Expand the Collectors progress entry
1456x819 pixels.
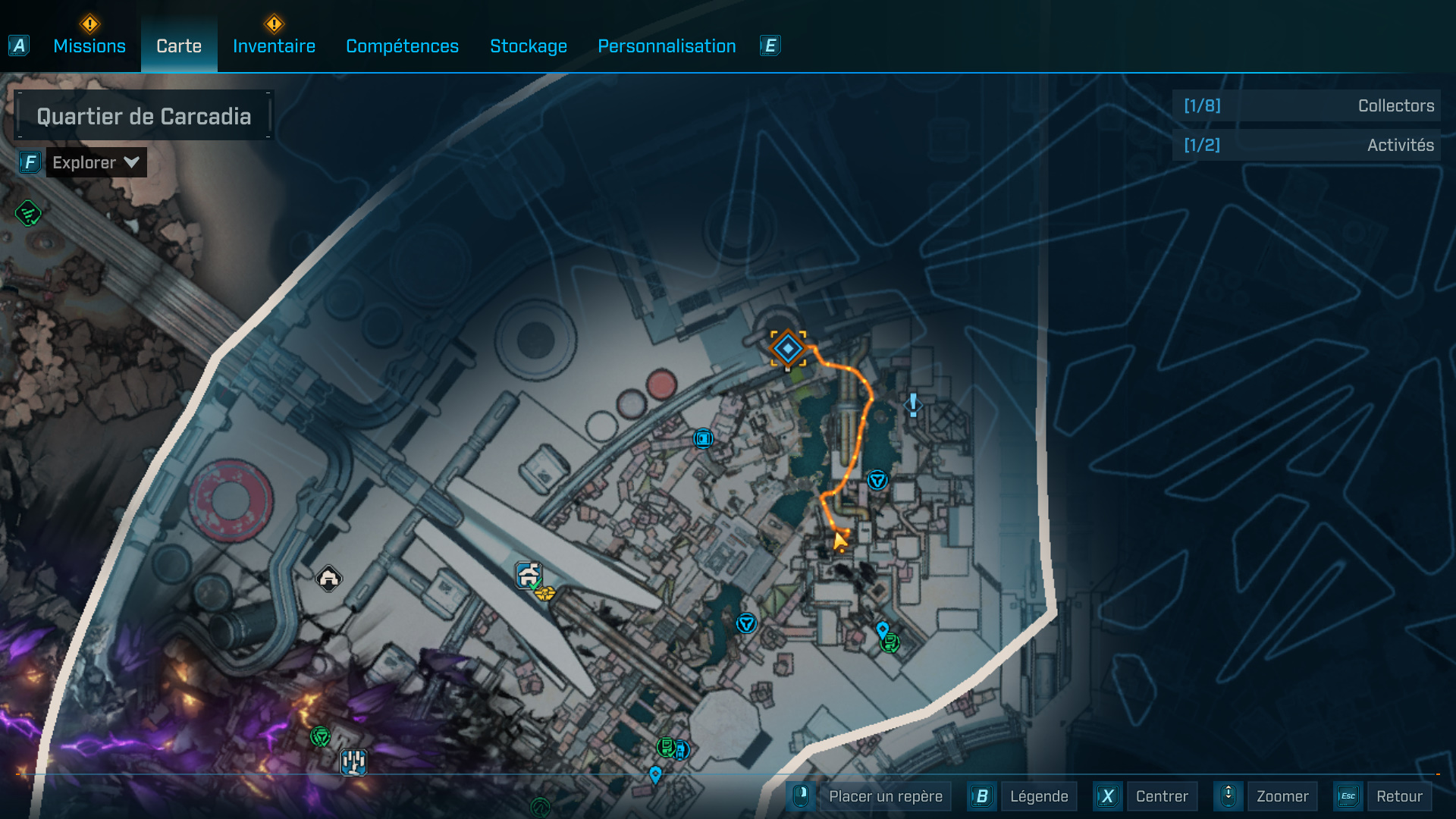point(1306,105)
